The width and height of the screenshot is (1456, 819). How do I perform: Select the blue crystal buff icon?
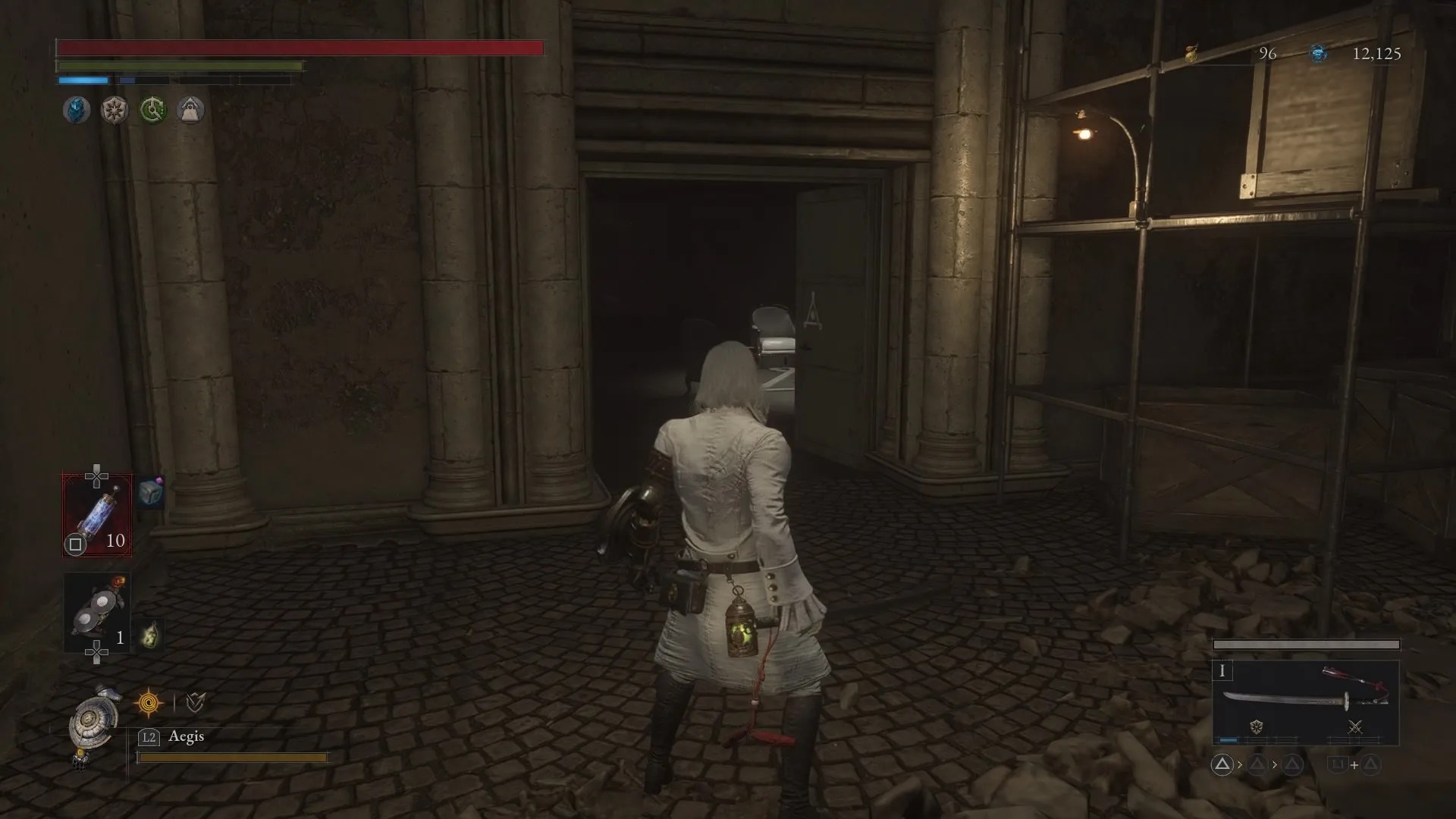coord(75,109)
